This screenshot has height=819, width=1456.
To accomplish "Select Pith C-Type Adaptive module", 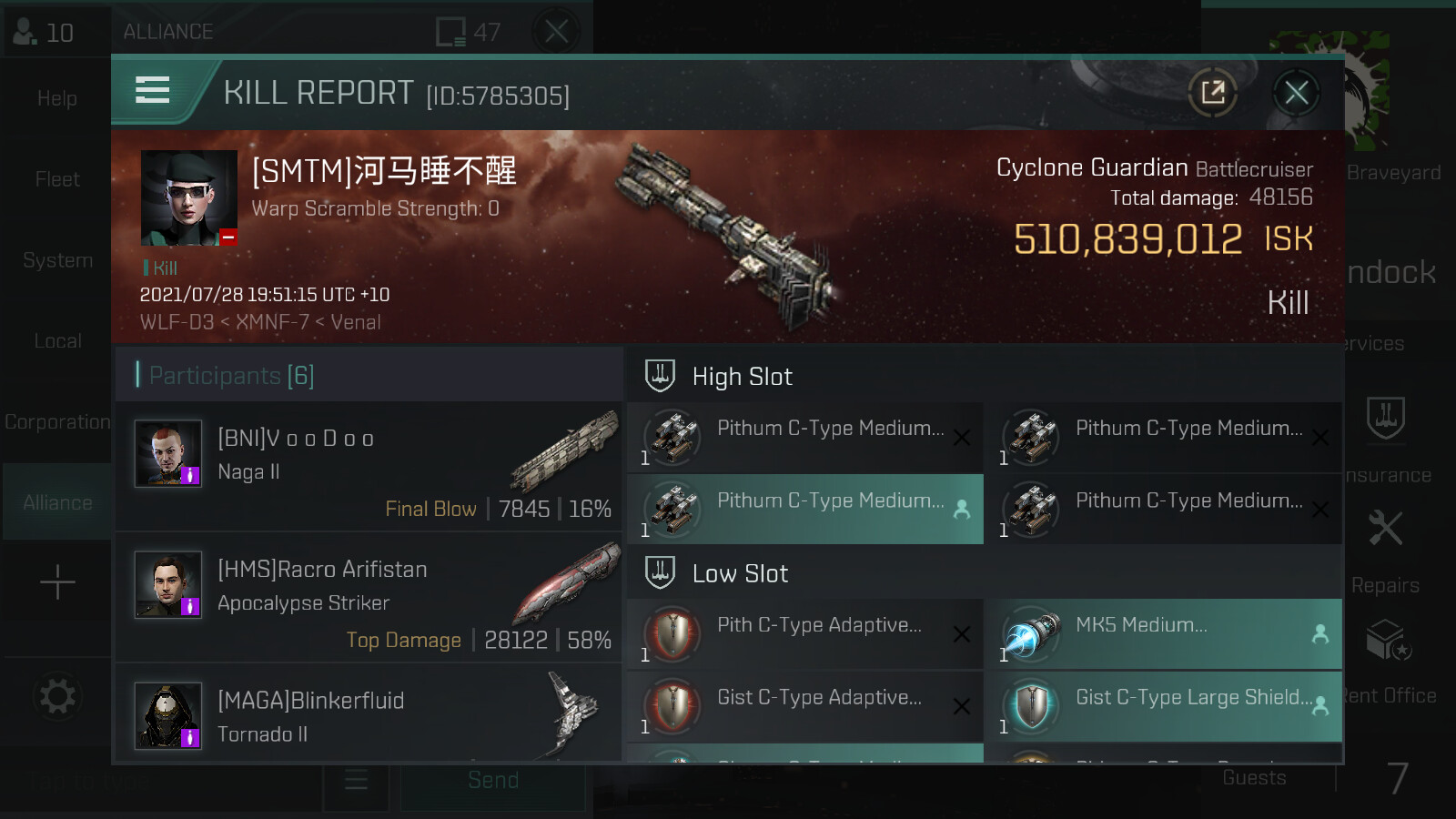I will click(804, 633).
